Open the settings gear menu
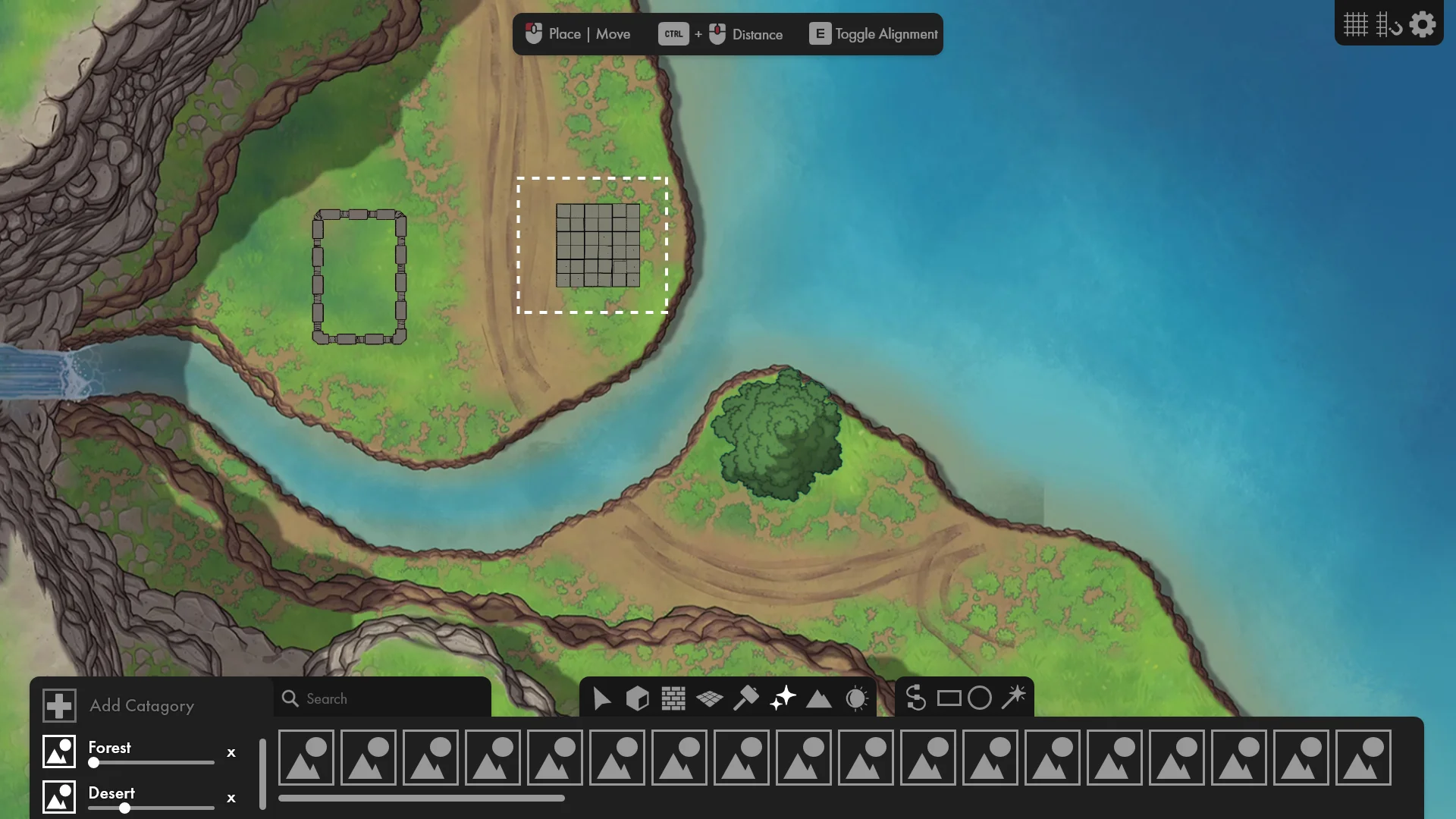This screenshot has height=819, width=1456. click(1423, 24)
